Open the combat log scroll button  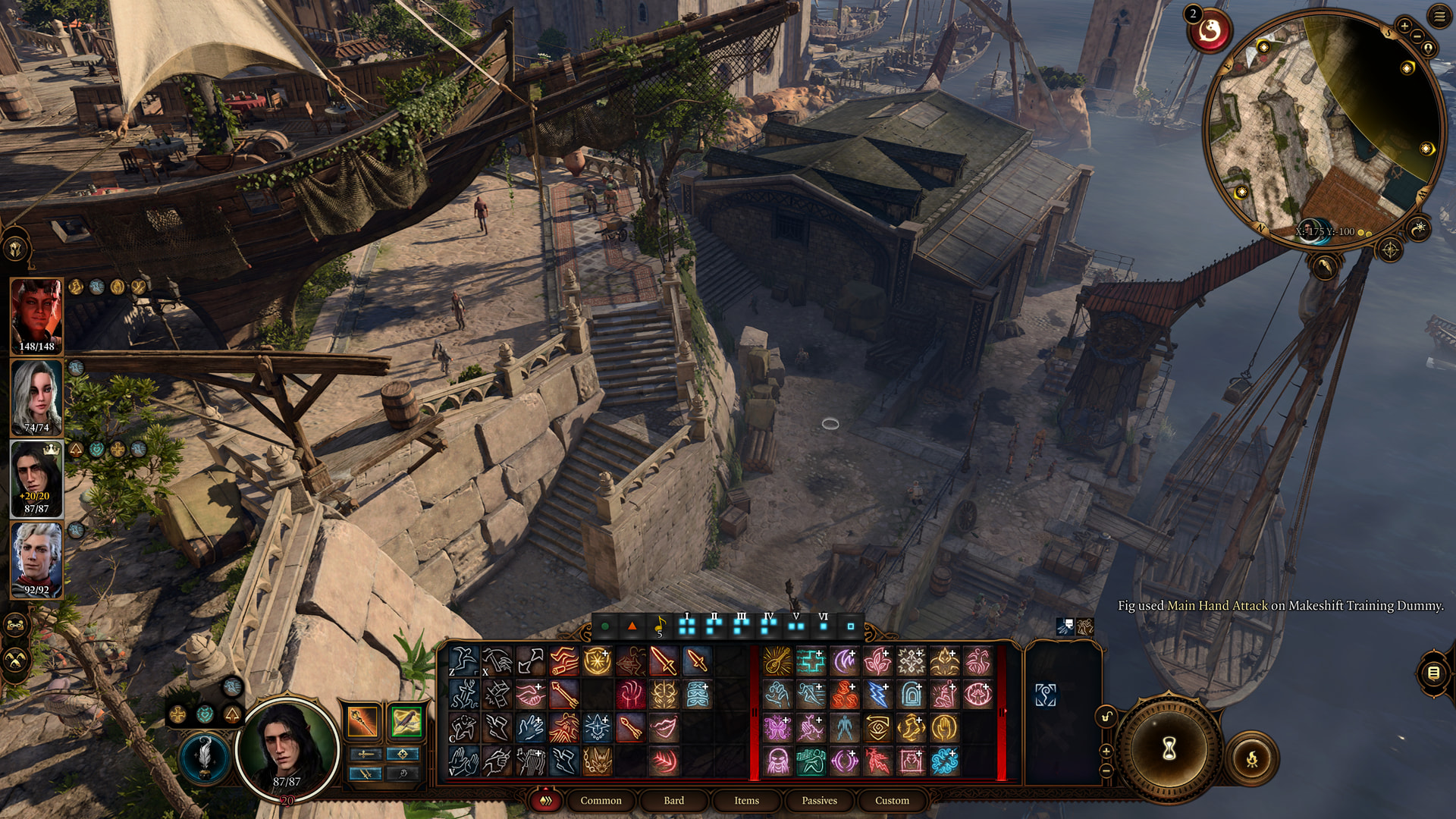(x=1432, y=673)
